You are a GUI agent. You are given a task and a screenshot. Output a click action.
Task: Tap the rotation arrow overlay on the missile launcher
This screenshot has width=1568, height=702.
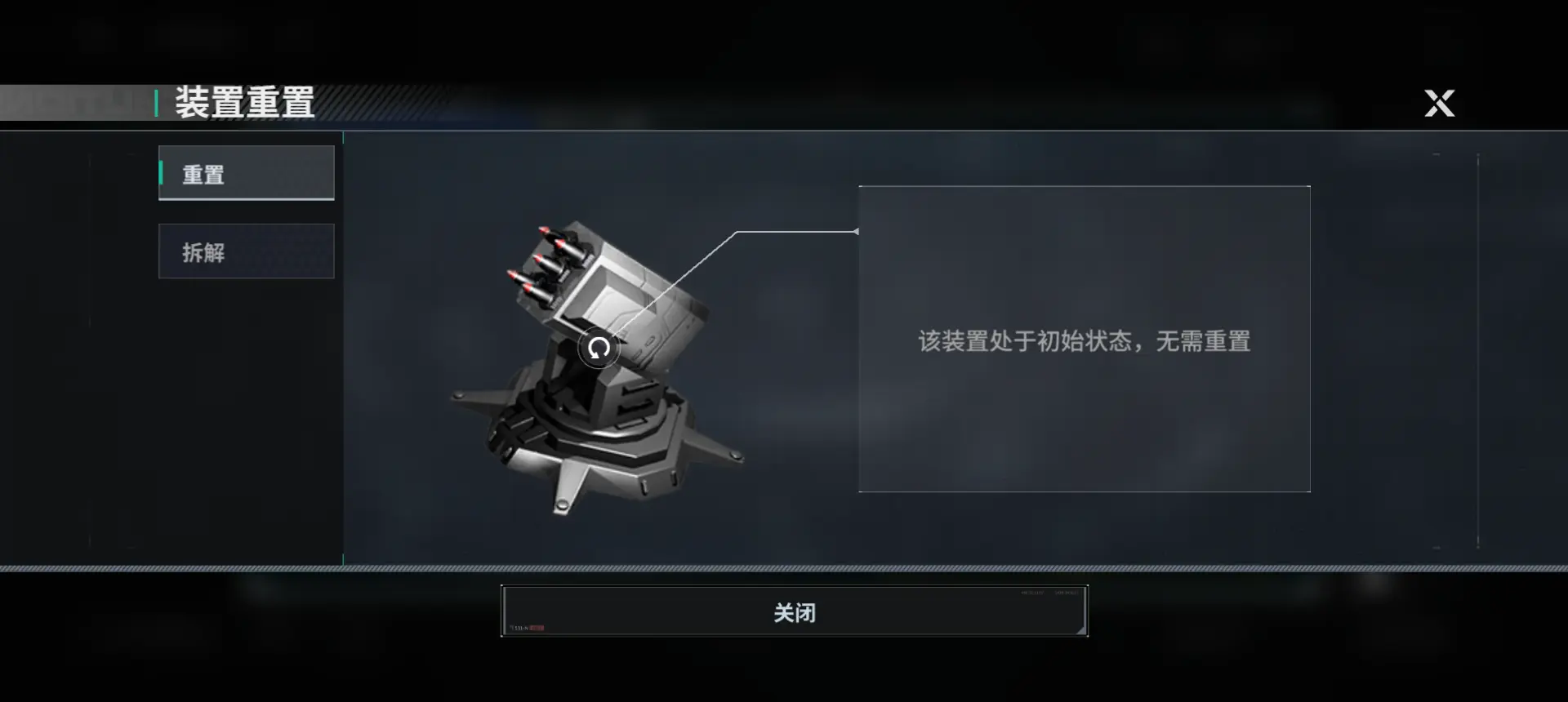599,347
